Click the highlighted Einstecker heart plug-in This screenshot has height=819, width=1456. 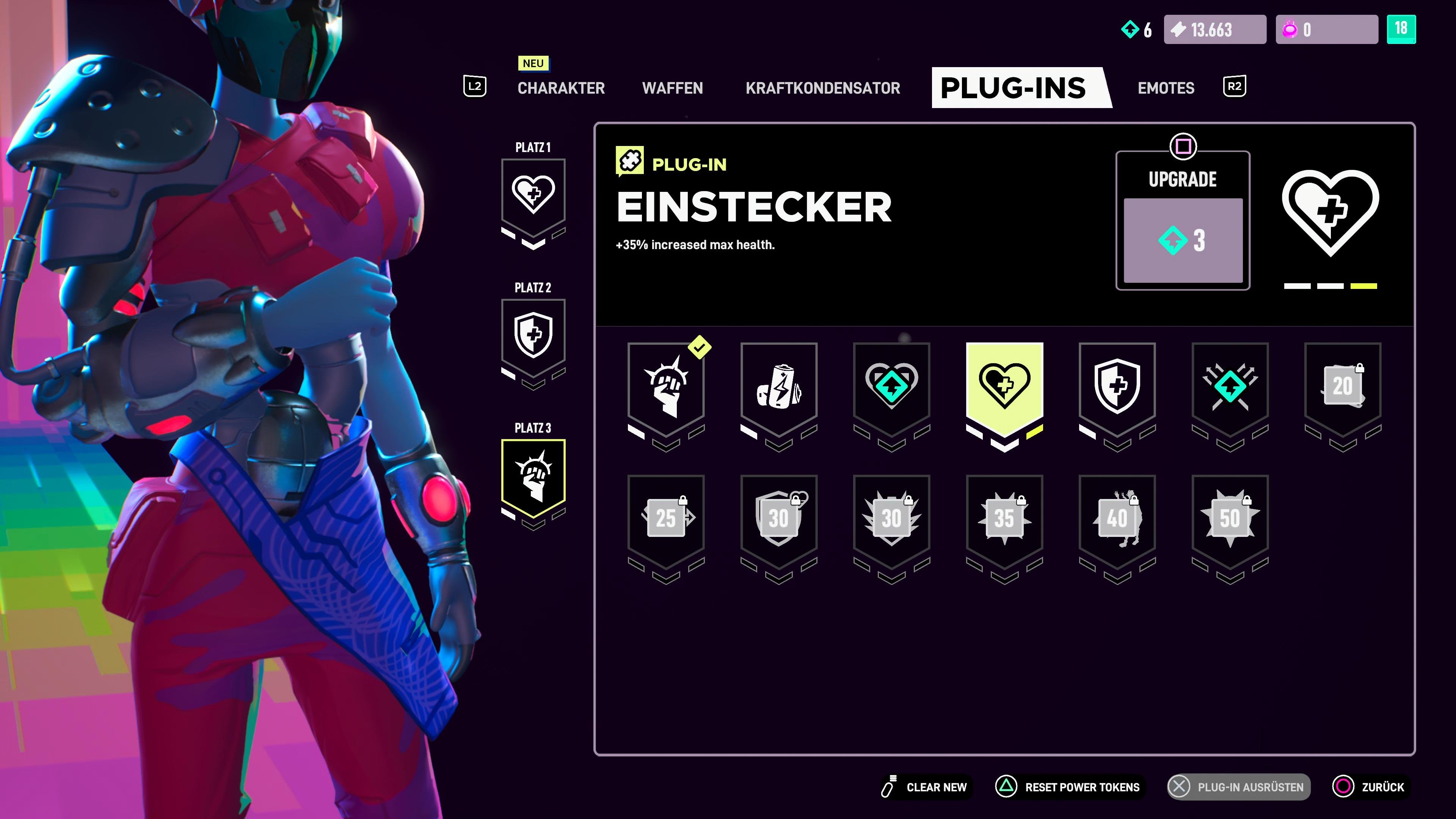(1004, 388)
